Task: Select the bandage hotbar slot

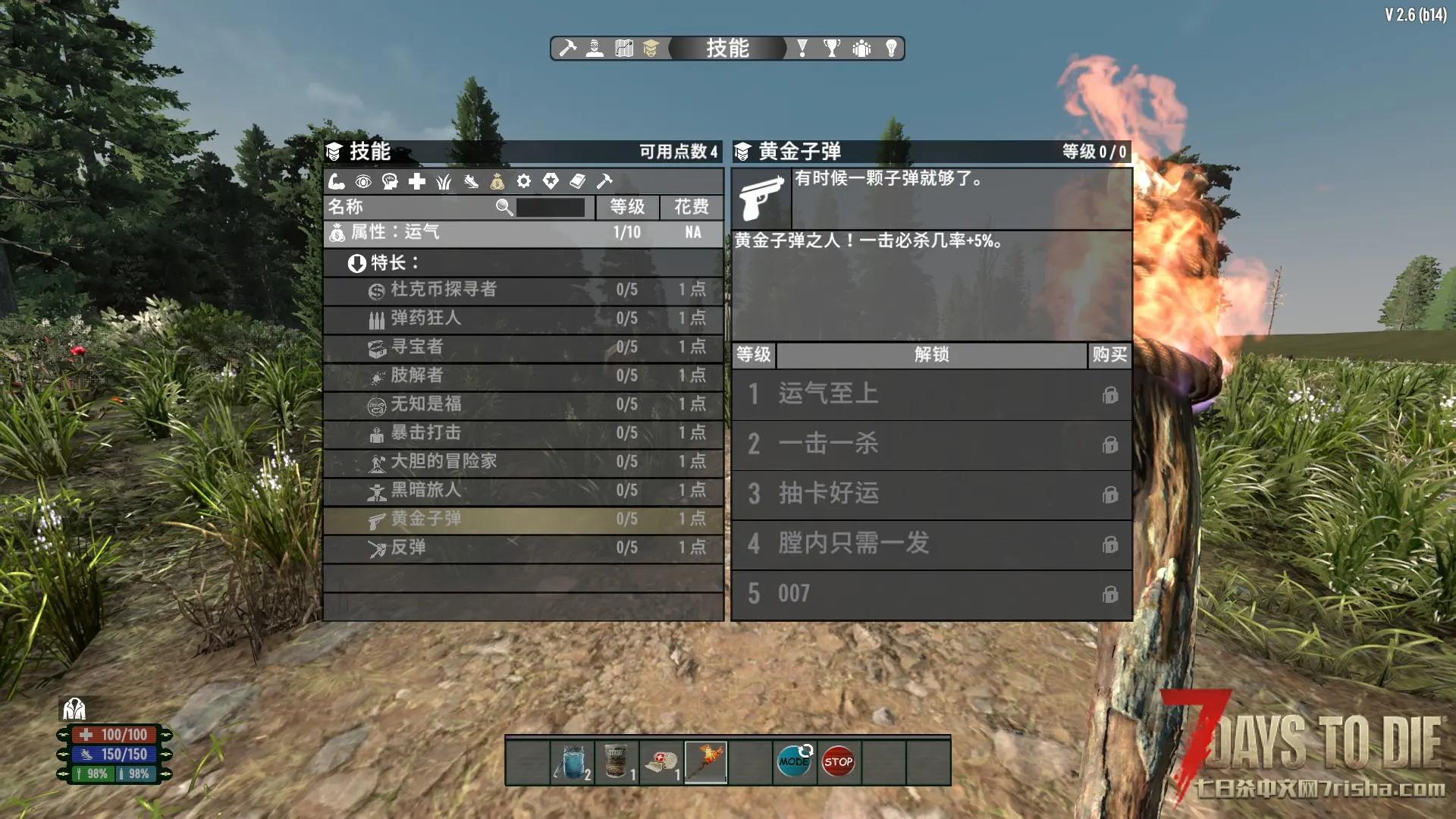Action: click(x=661, y=761)
